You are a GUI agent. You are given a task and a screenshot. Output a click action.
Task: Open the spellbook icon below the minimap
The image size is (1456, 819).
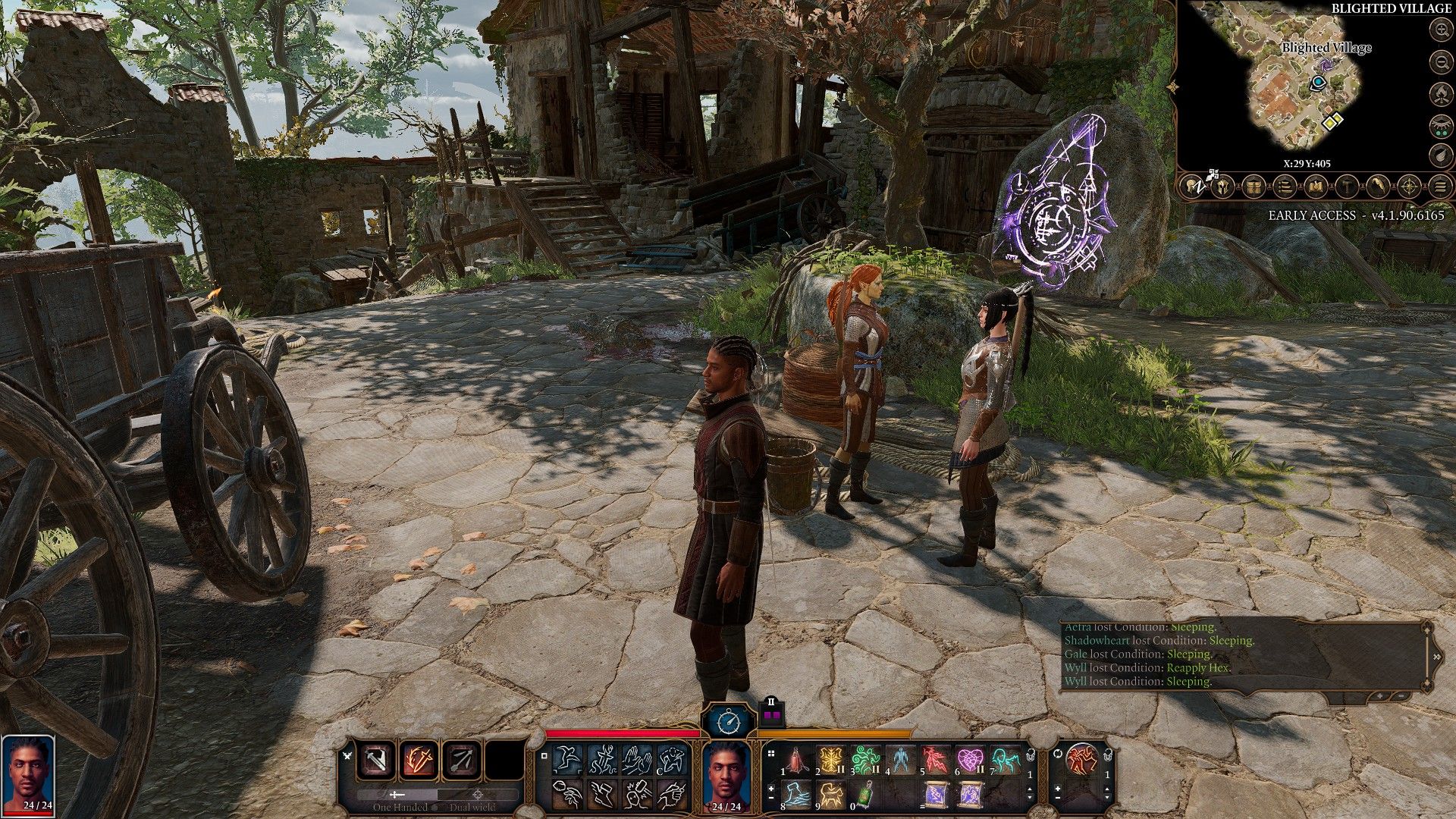click(1316, 187)
